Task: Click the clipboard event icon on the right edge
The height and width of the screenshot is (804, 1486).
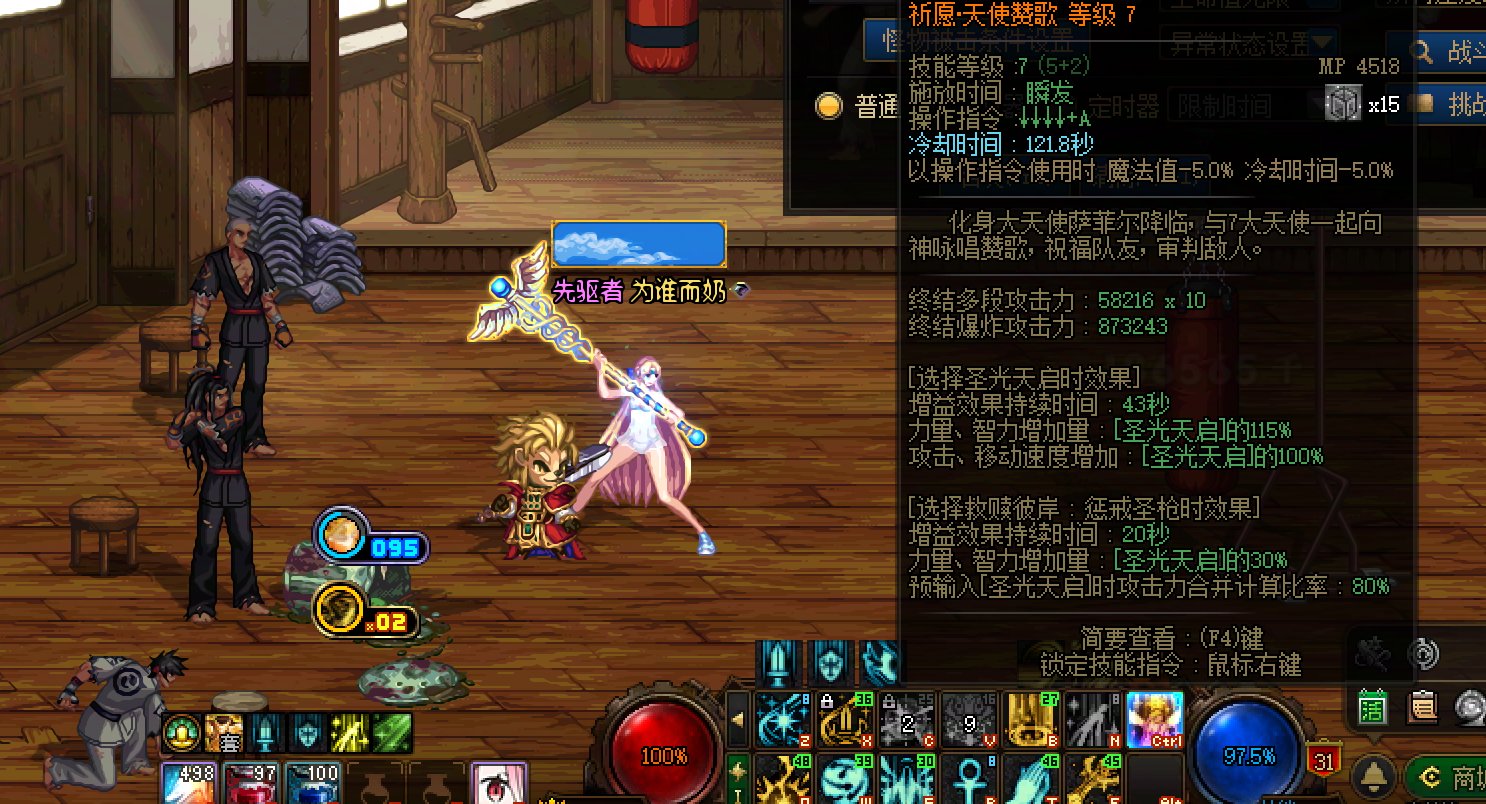Action: coord(1424,707)
